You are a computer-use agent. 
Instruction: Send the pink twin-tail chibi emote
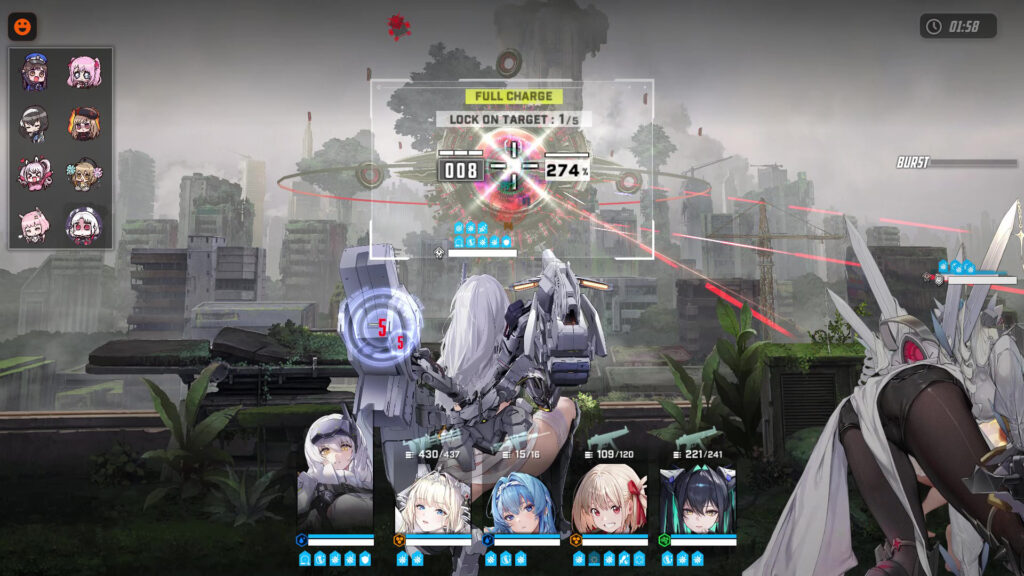pos(84,72)
